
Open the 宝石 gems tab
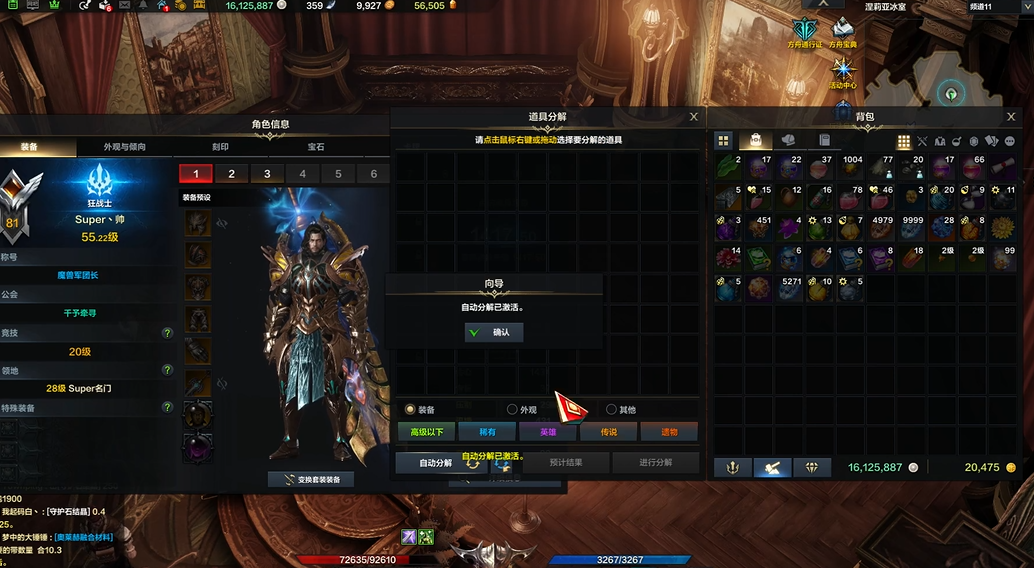[316, 147]
